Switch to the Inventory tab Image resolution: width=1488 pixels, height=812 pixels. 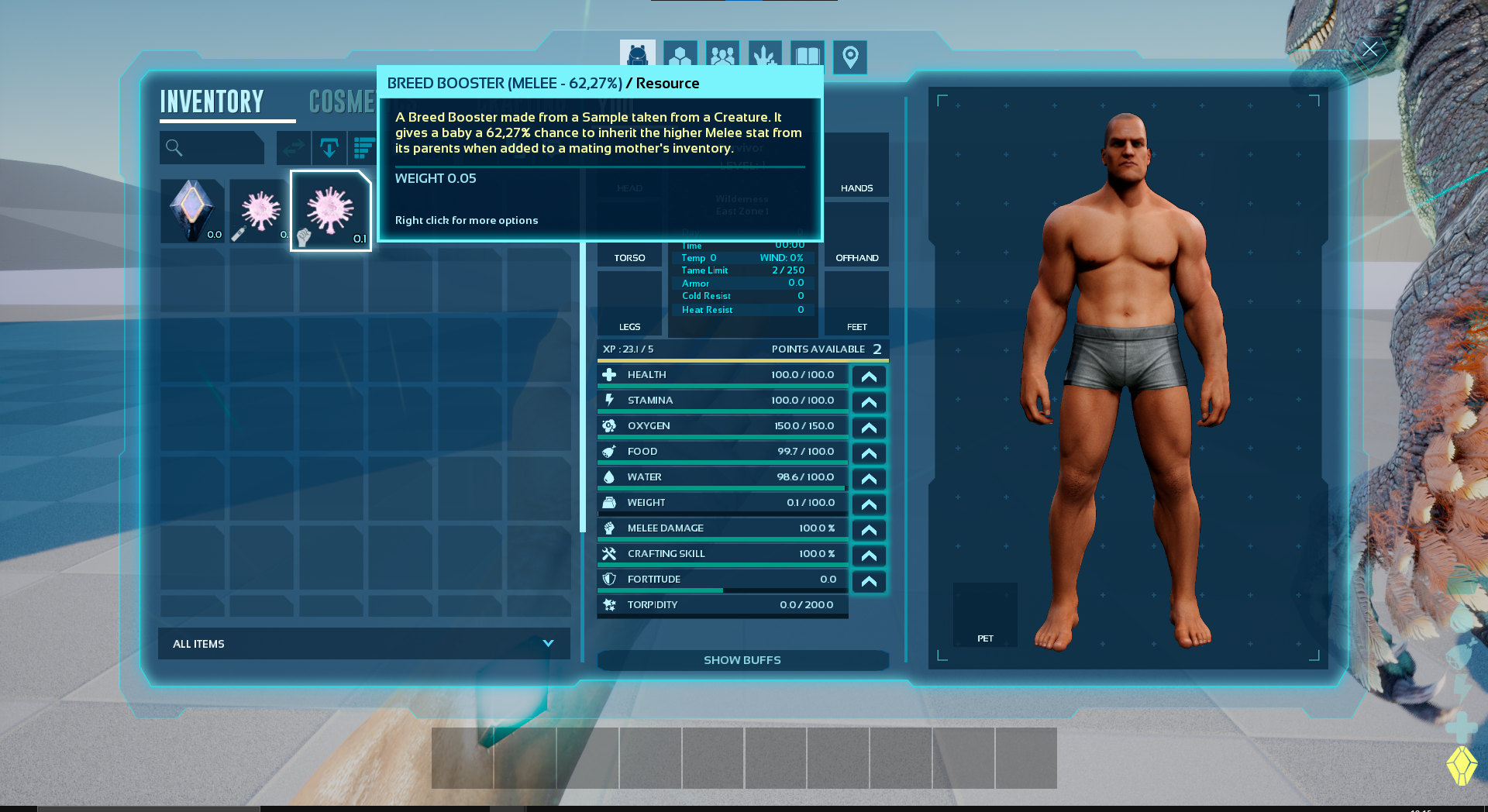point(212,102)
